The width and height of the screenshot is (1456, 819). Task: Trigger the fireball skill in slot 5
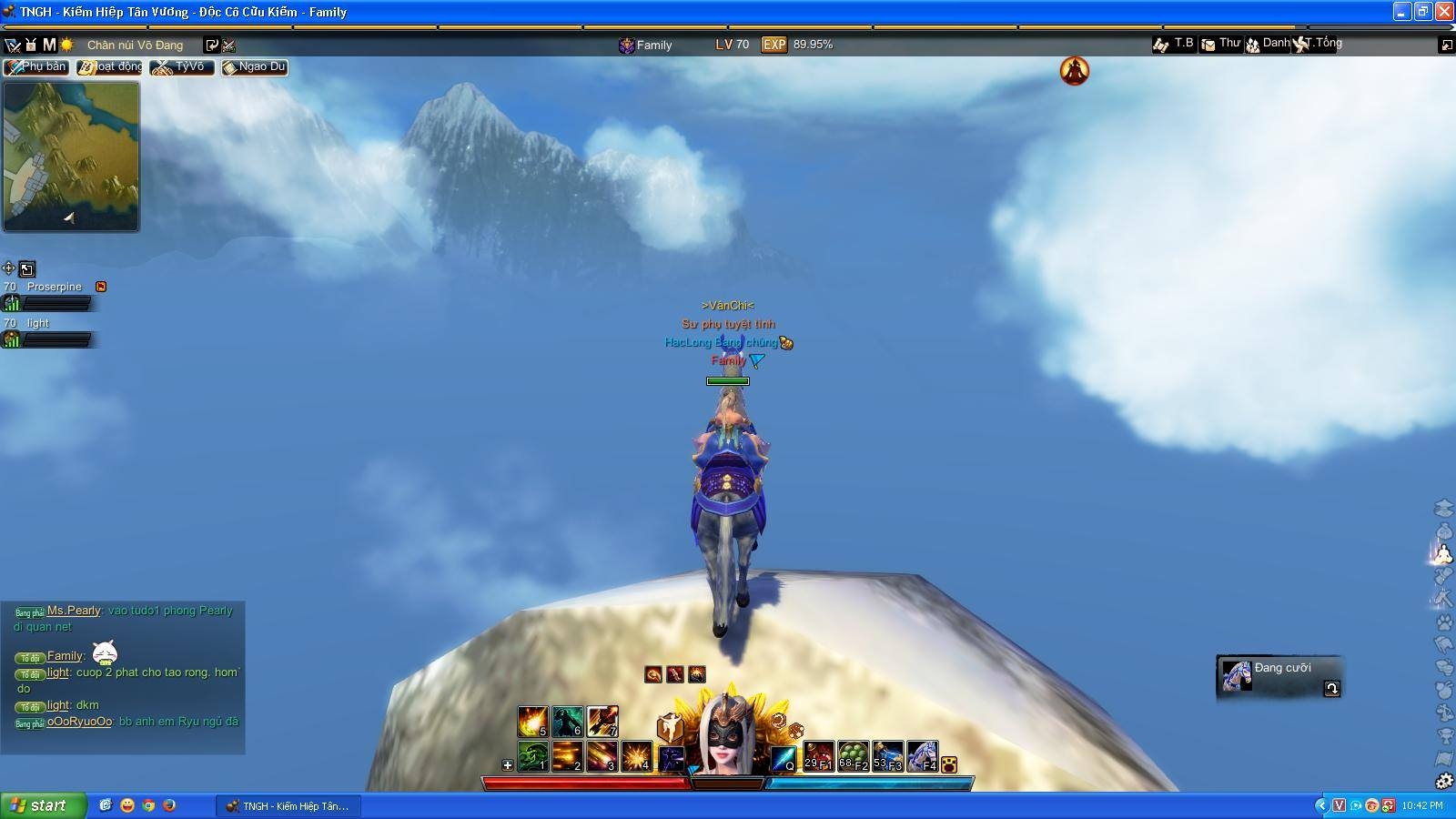[x=532, y=722]
